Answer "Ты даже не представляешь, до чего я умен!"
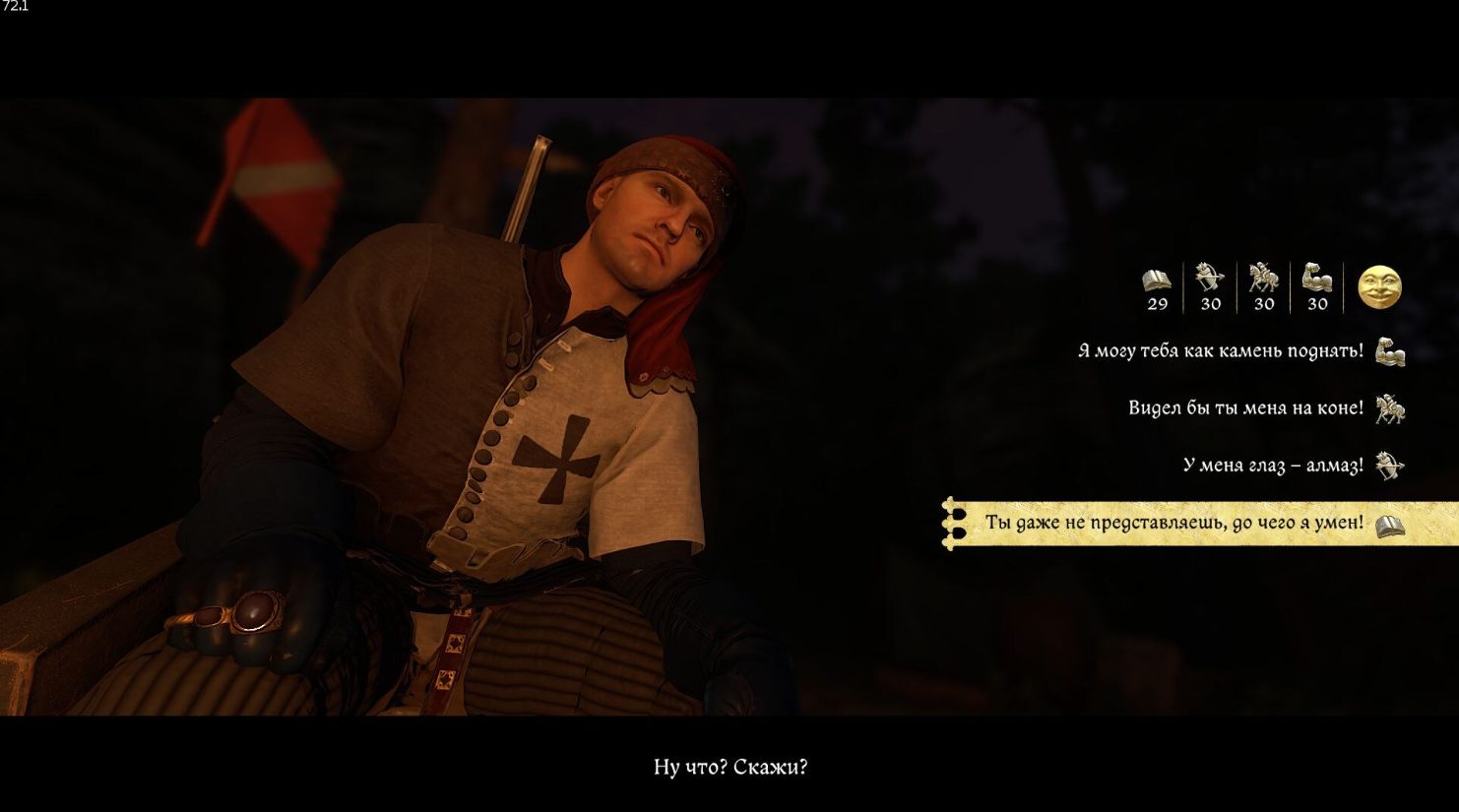Image resolution: width=1459 pixels, height=812 pixels. point(1174,523)
